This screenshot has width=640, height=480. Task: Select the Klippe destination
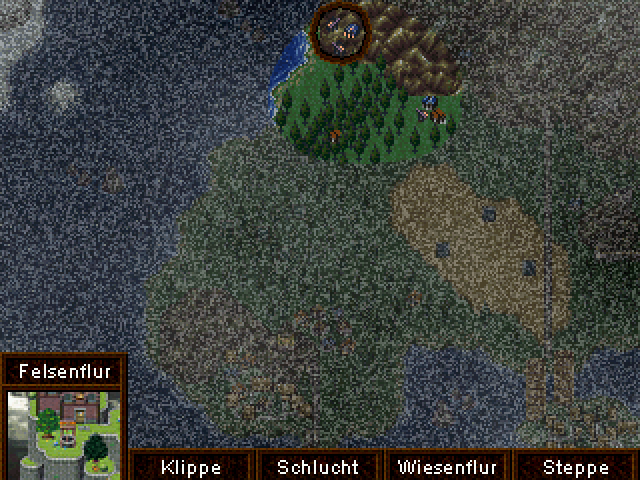coord(190,467)
